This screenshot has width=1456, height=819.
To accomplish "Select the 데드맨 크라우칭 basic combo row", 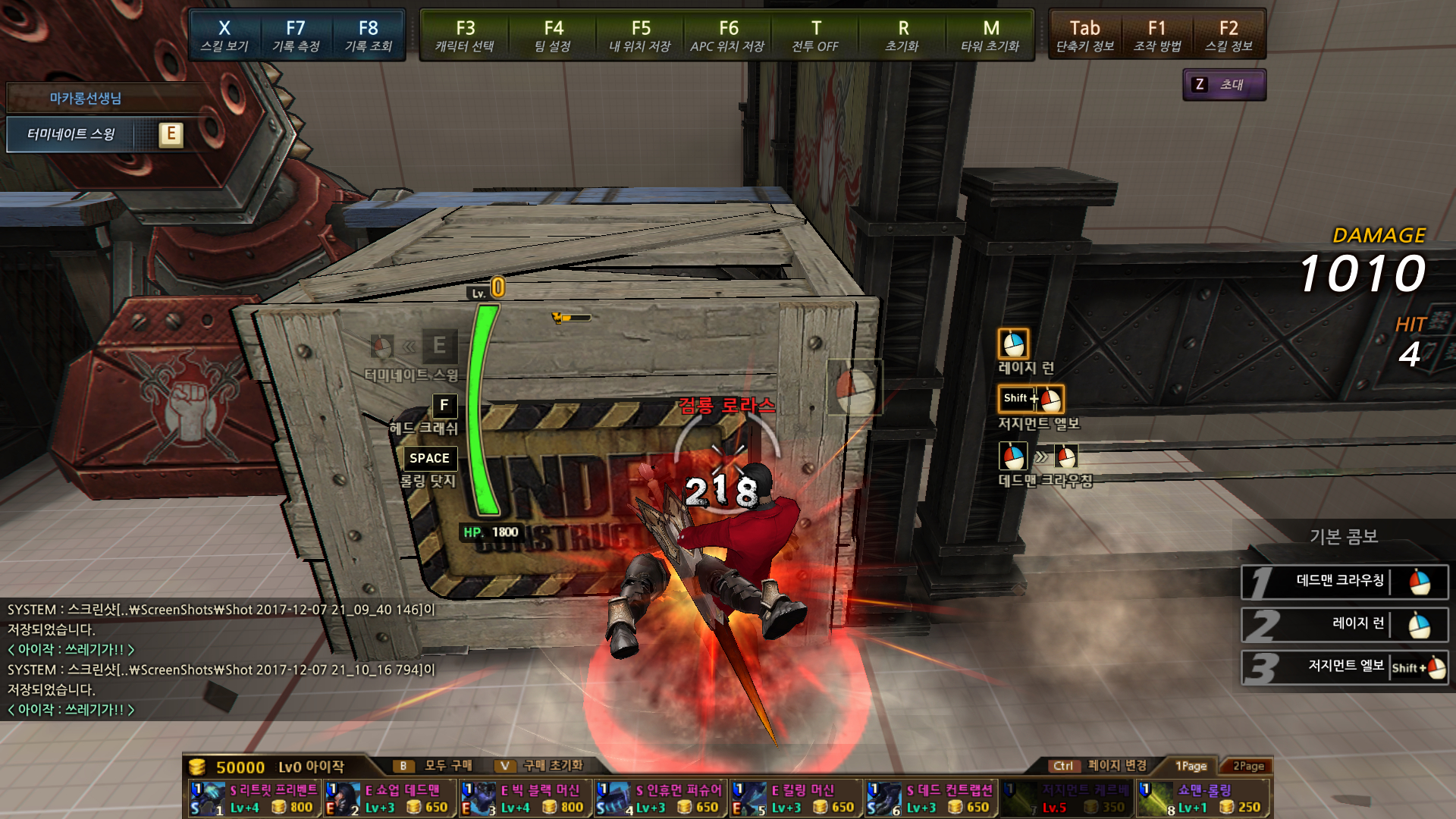I will pos(1344,582).
